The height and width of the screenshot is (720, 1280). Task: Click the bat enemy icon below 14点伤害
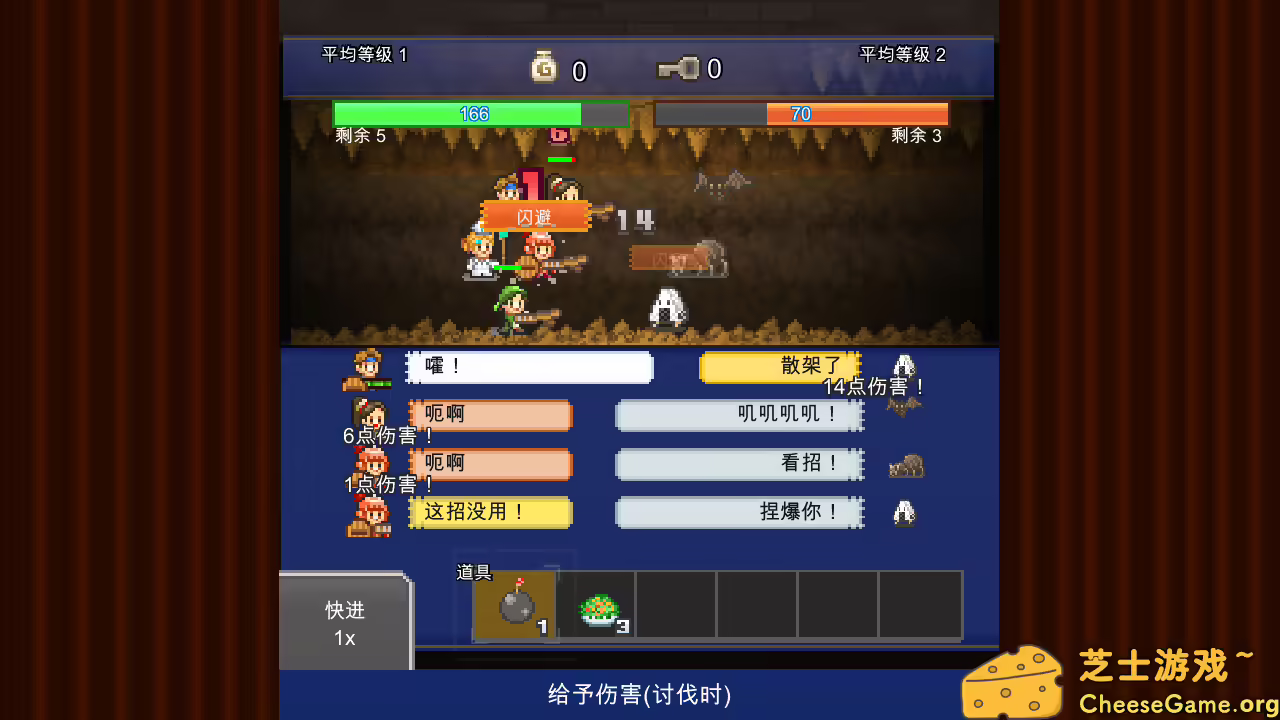(x=905, y=405)
